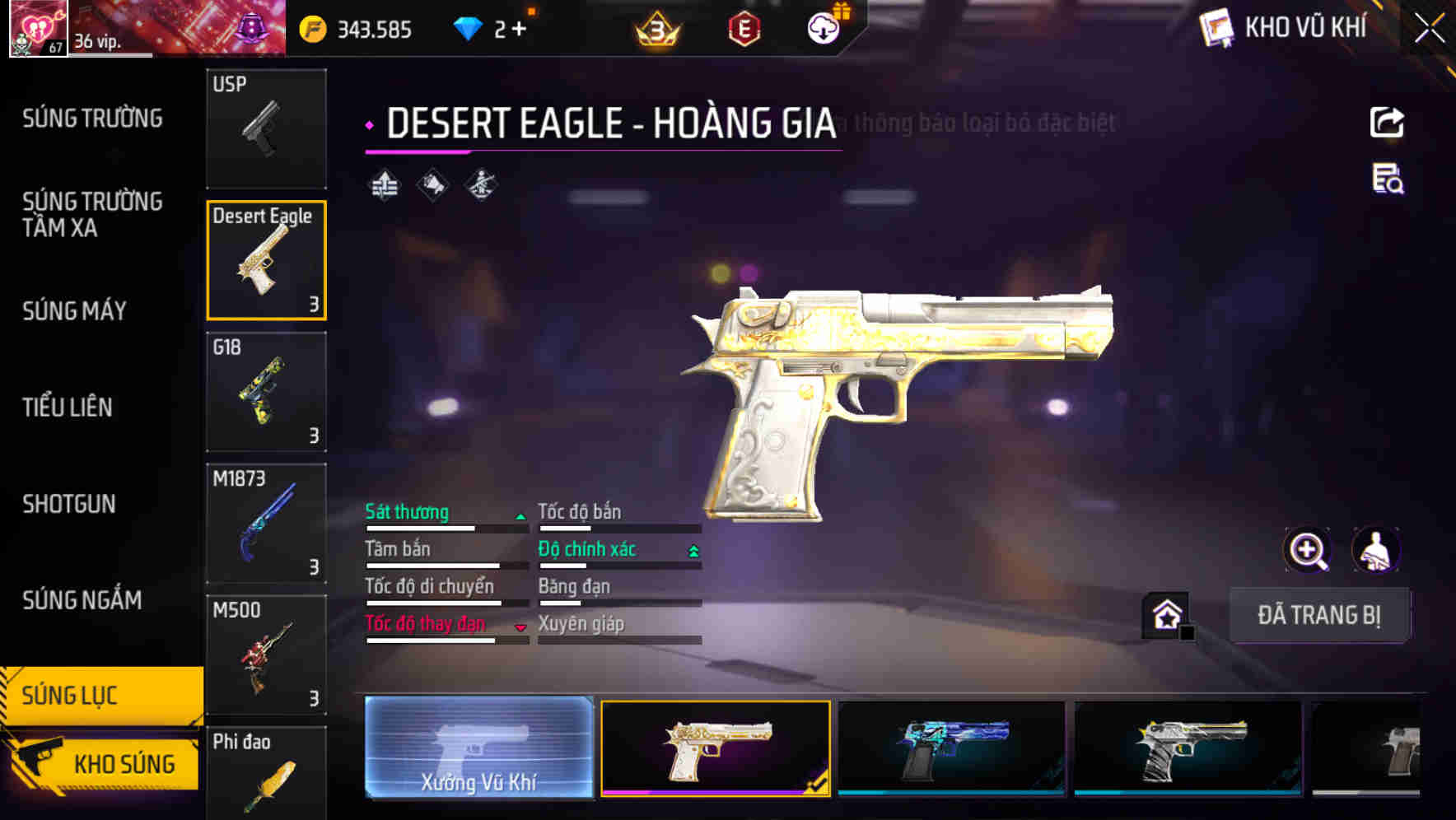
Task: Open the Súng Máy category
Action: click(x=74, y=310)
